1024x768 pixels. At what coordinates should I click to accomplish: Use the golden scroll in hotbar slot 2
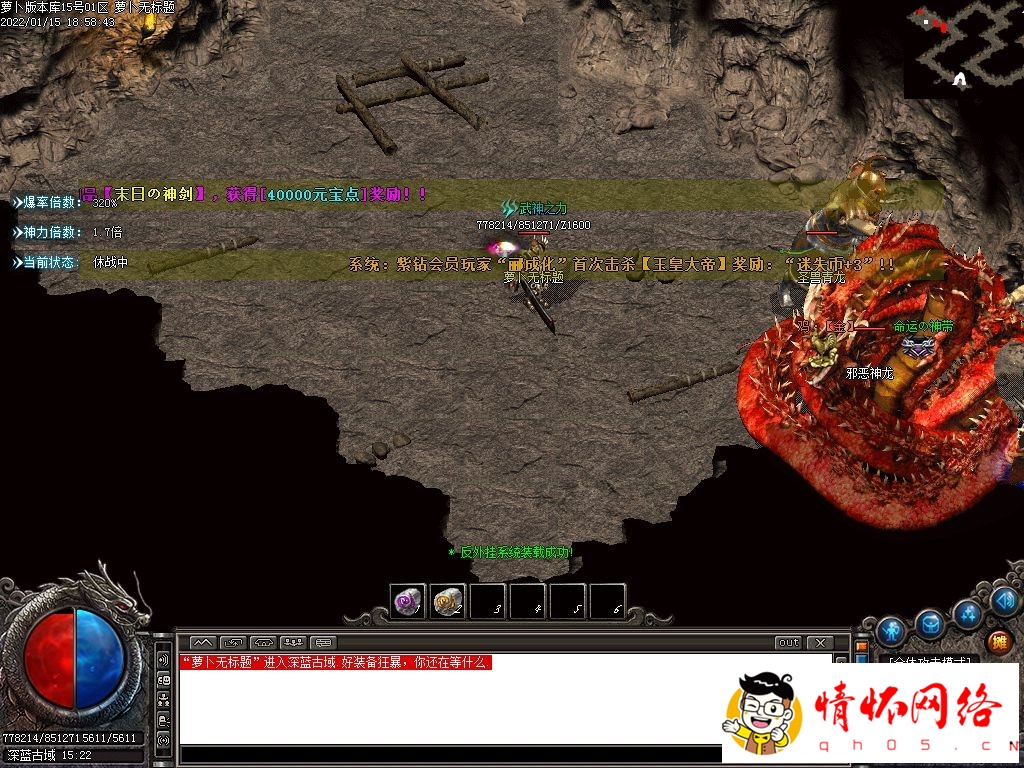coord(447,601)
